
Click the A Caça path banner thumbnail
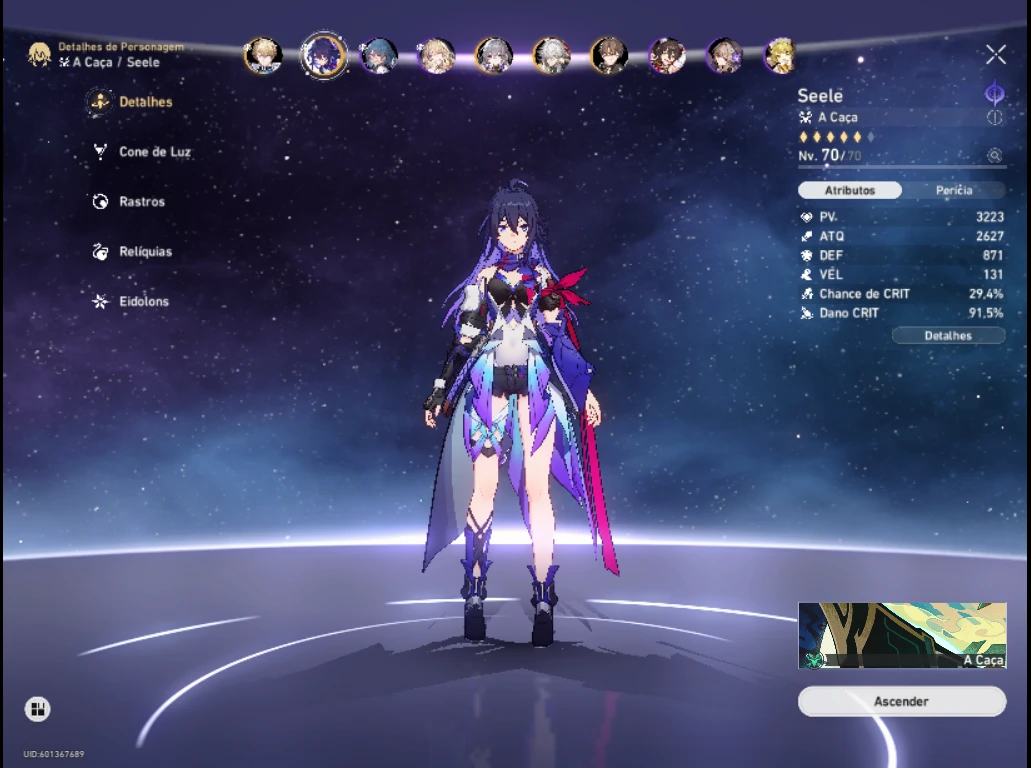(901, 635)
